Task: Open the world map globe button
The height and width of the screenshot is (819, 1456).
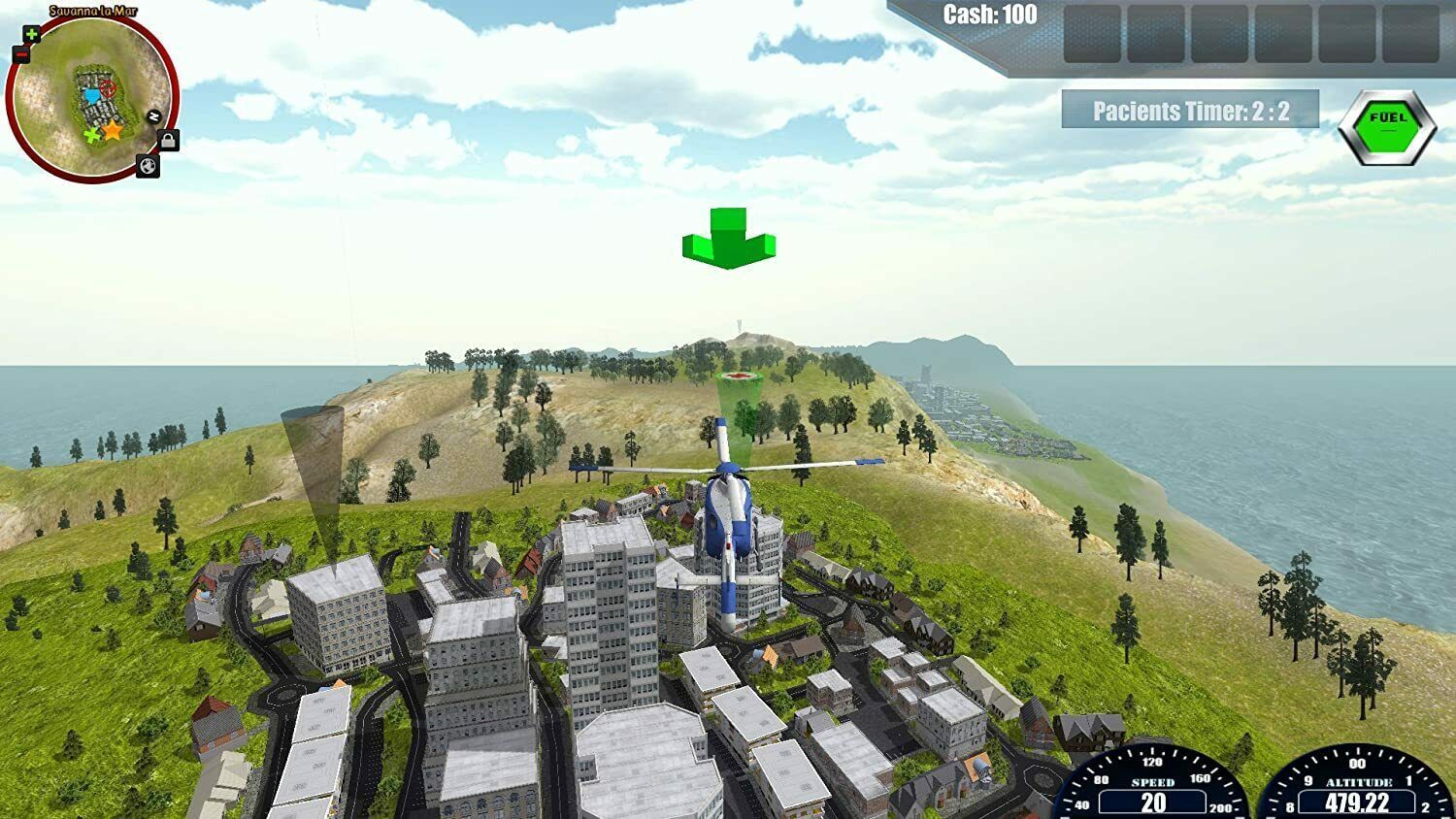Action: click(x=148, y=167)
